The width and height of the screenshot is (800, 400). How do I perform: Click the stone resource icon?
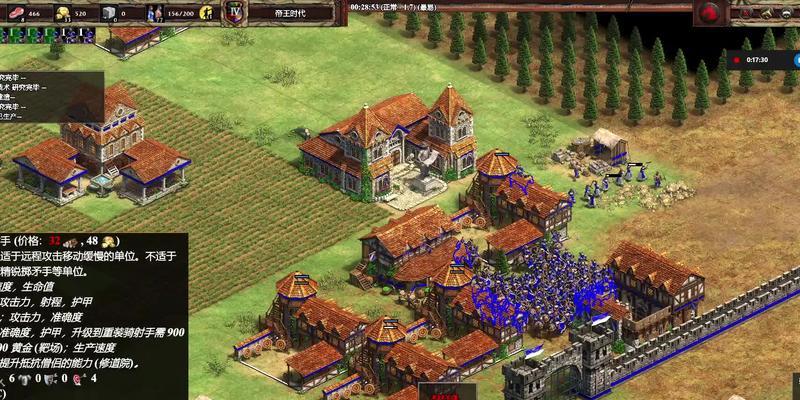click(x=108, y=14)
